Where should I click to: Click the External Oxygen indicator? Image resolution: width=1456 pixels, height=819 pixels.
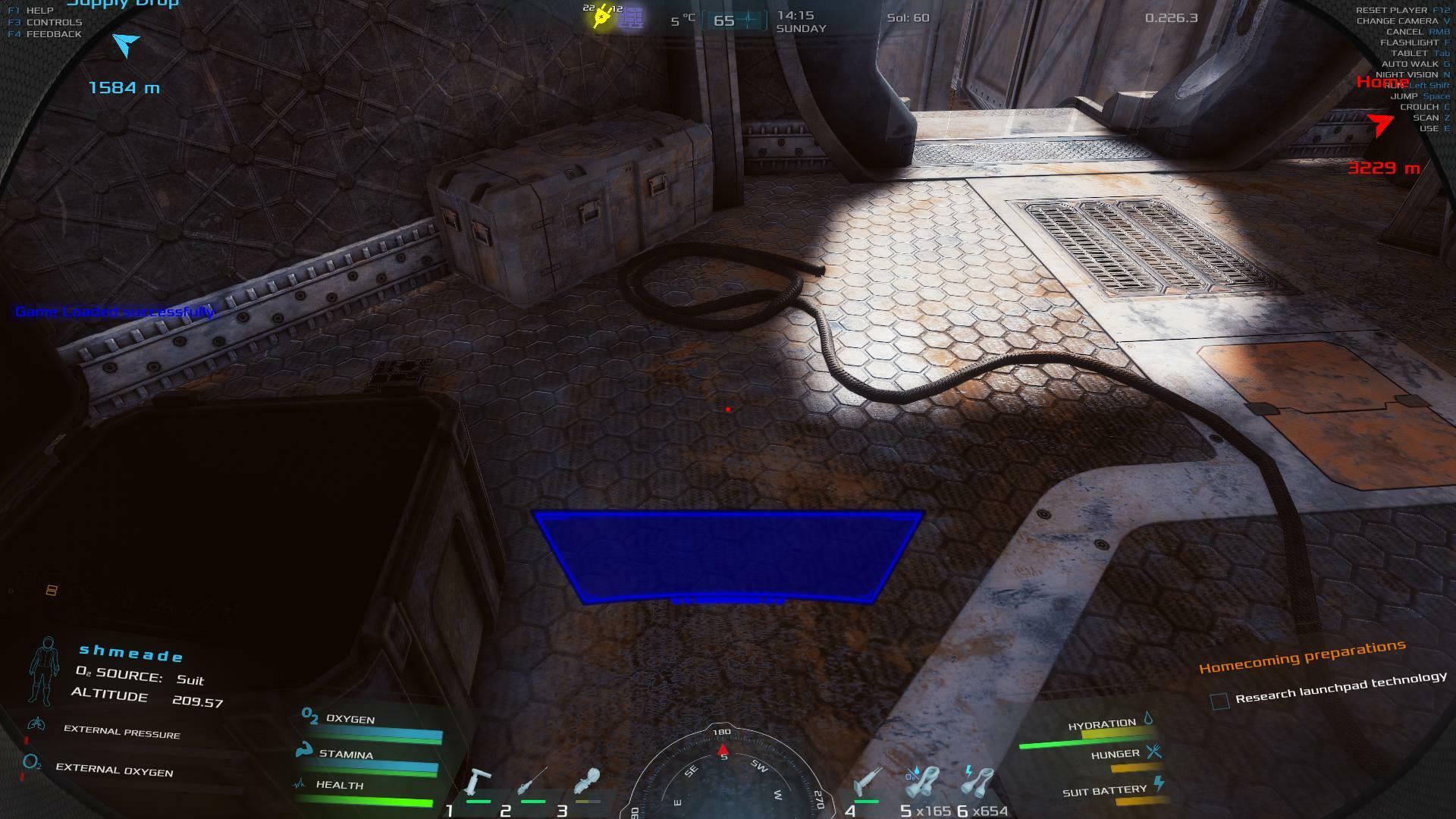(x=32, y=763)
